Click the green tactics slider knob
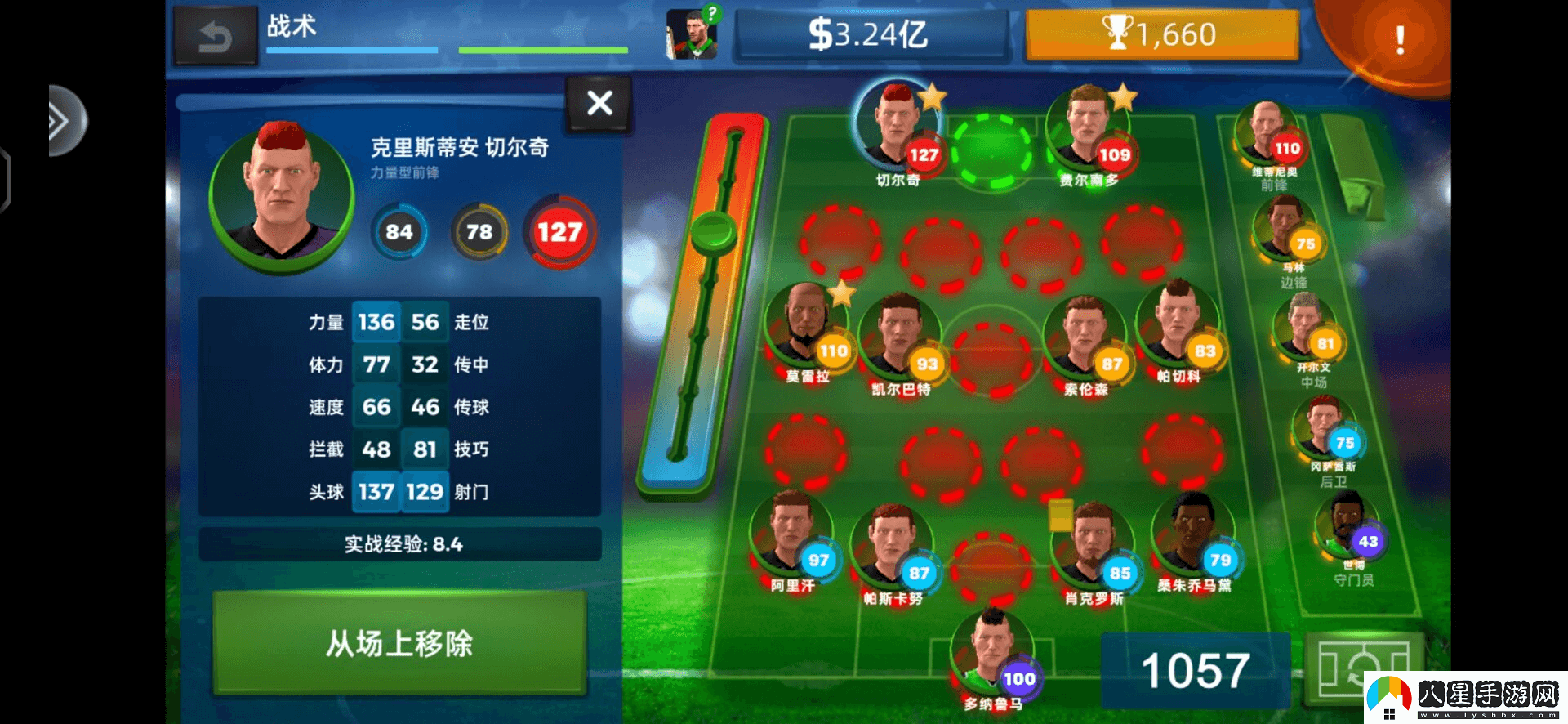Screen dimensions: 1568x724 pos(713,231)
